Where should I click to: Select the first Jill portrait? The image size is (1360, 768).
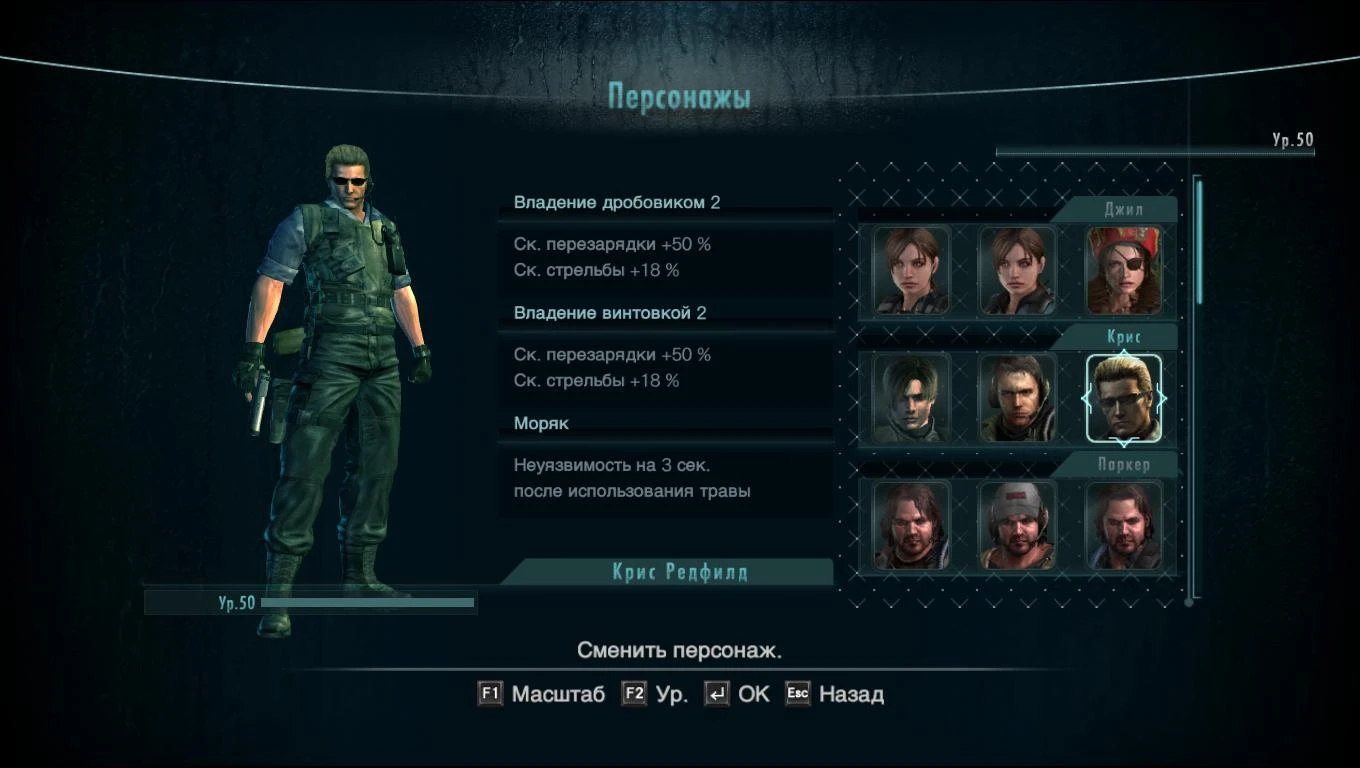[x=912, y=270]
